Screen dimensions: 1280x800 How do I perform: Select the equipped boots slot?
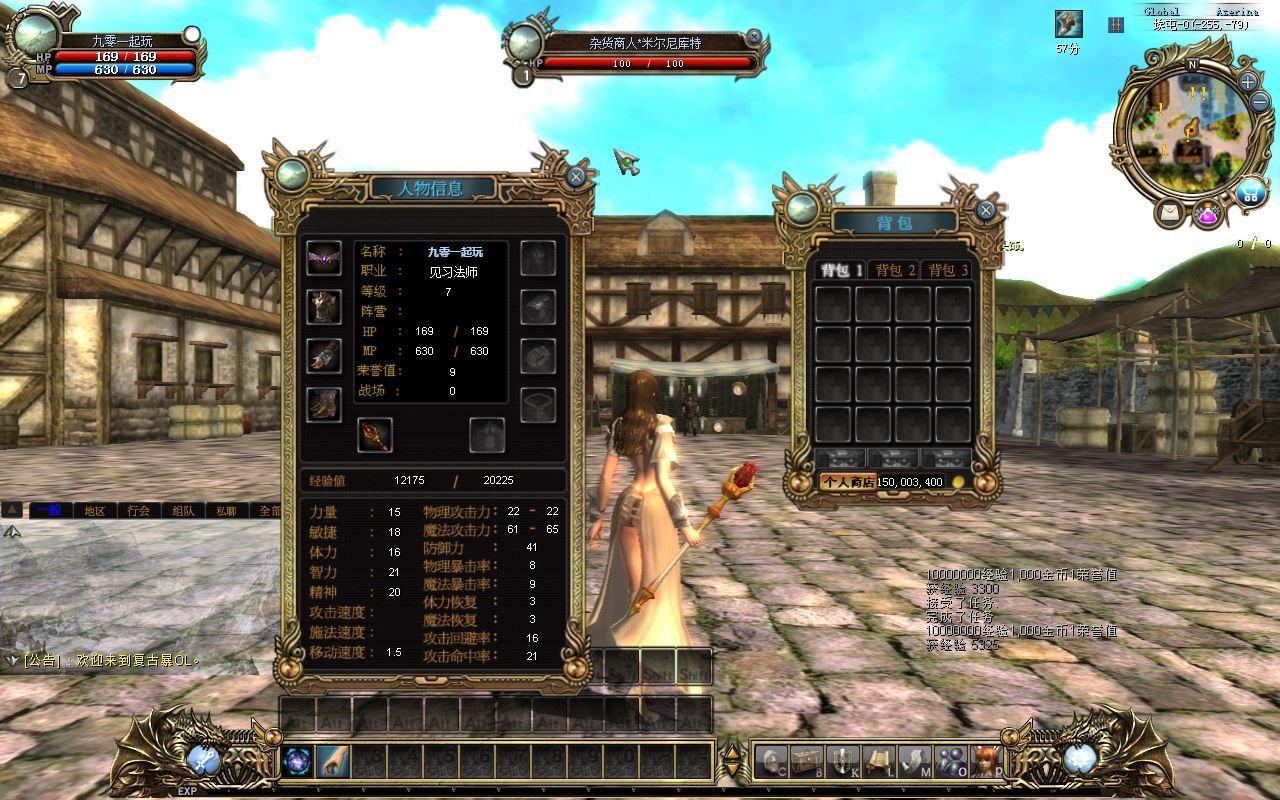tap(324, 404)
